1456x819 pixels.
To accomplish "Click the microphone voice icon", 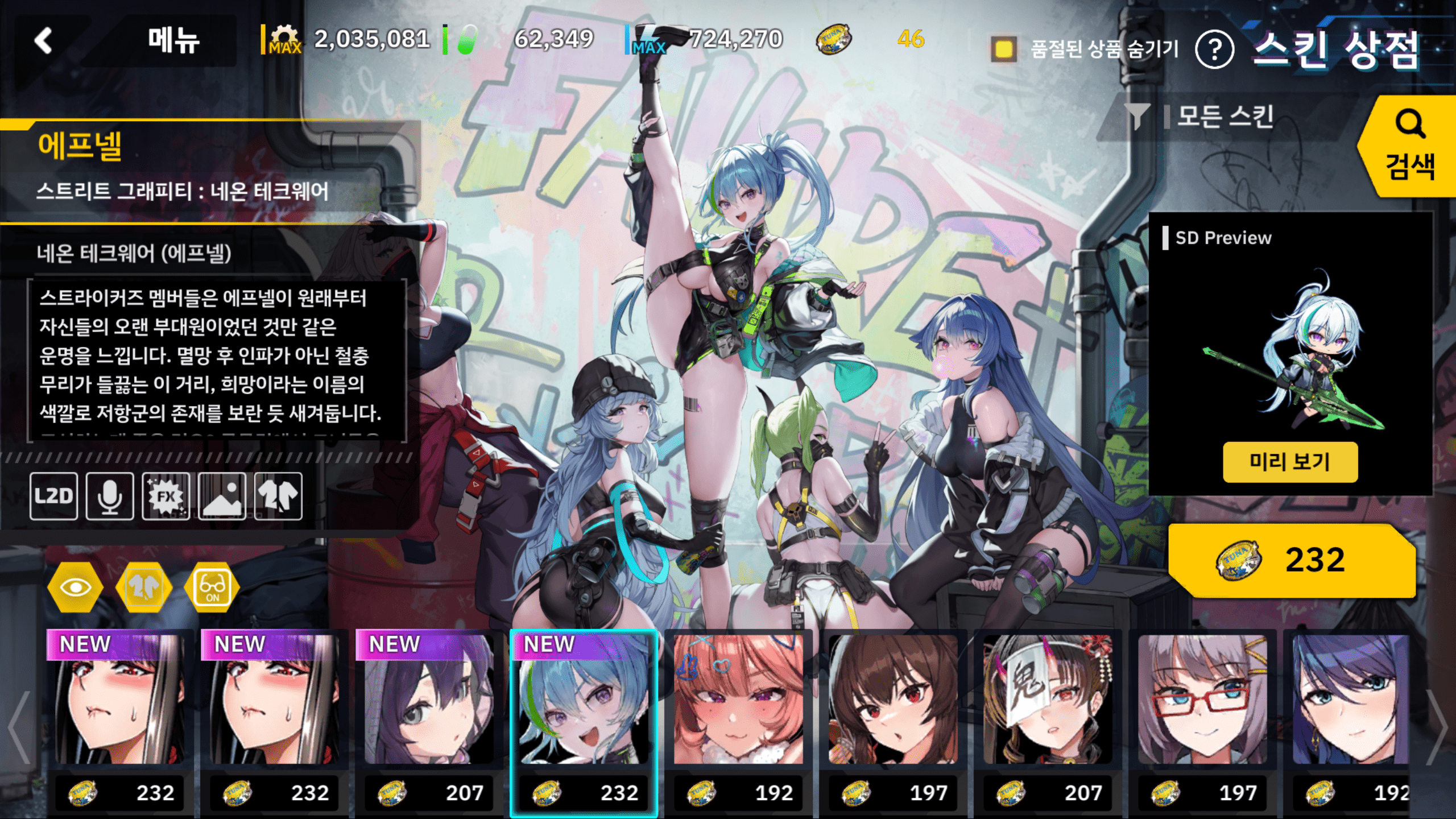I will [x=110, y=496].
